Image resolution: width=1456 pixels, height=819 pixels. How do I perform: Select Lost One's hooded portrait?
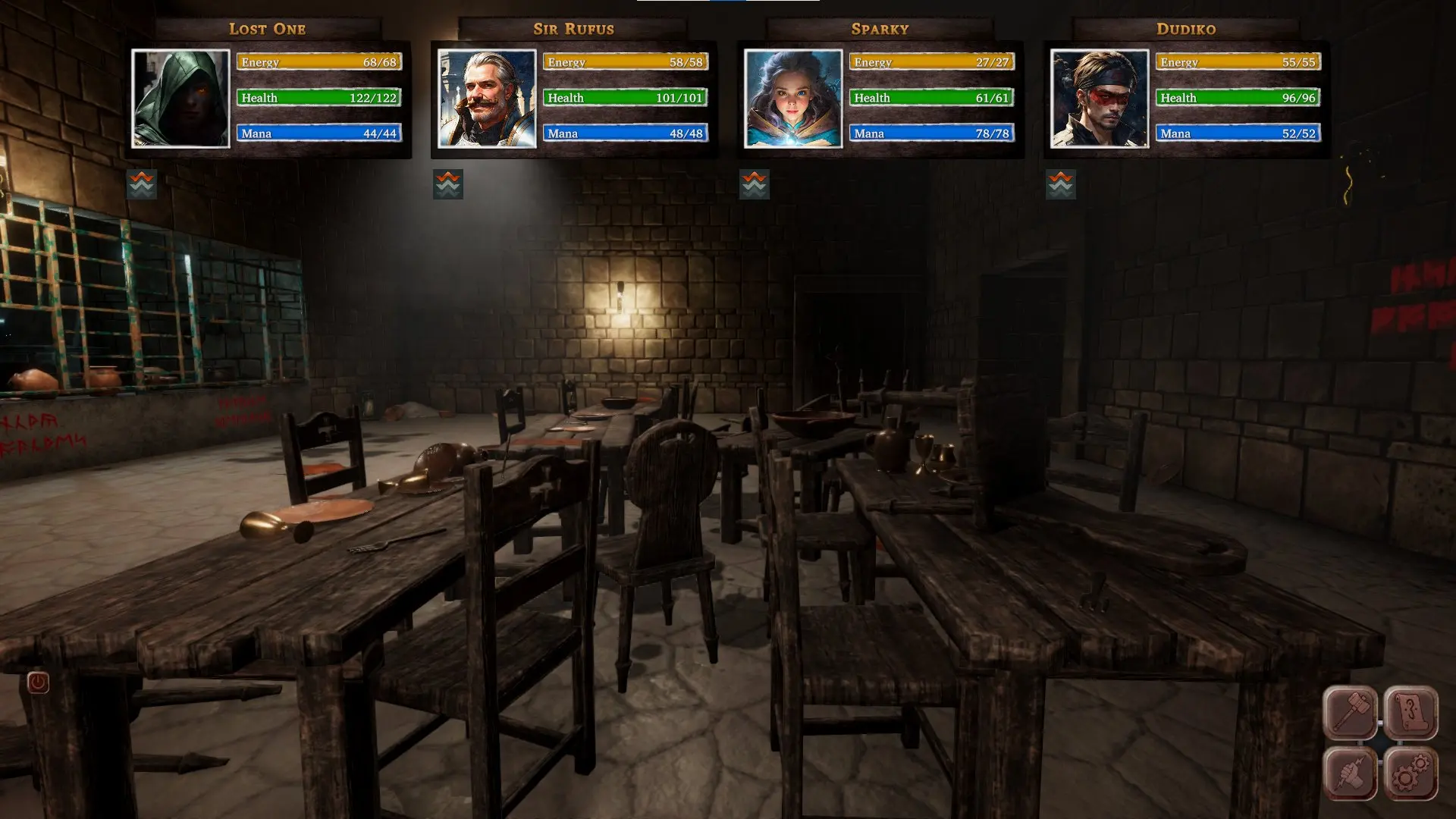pos(180,99)
